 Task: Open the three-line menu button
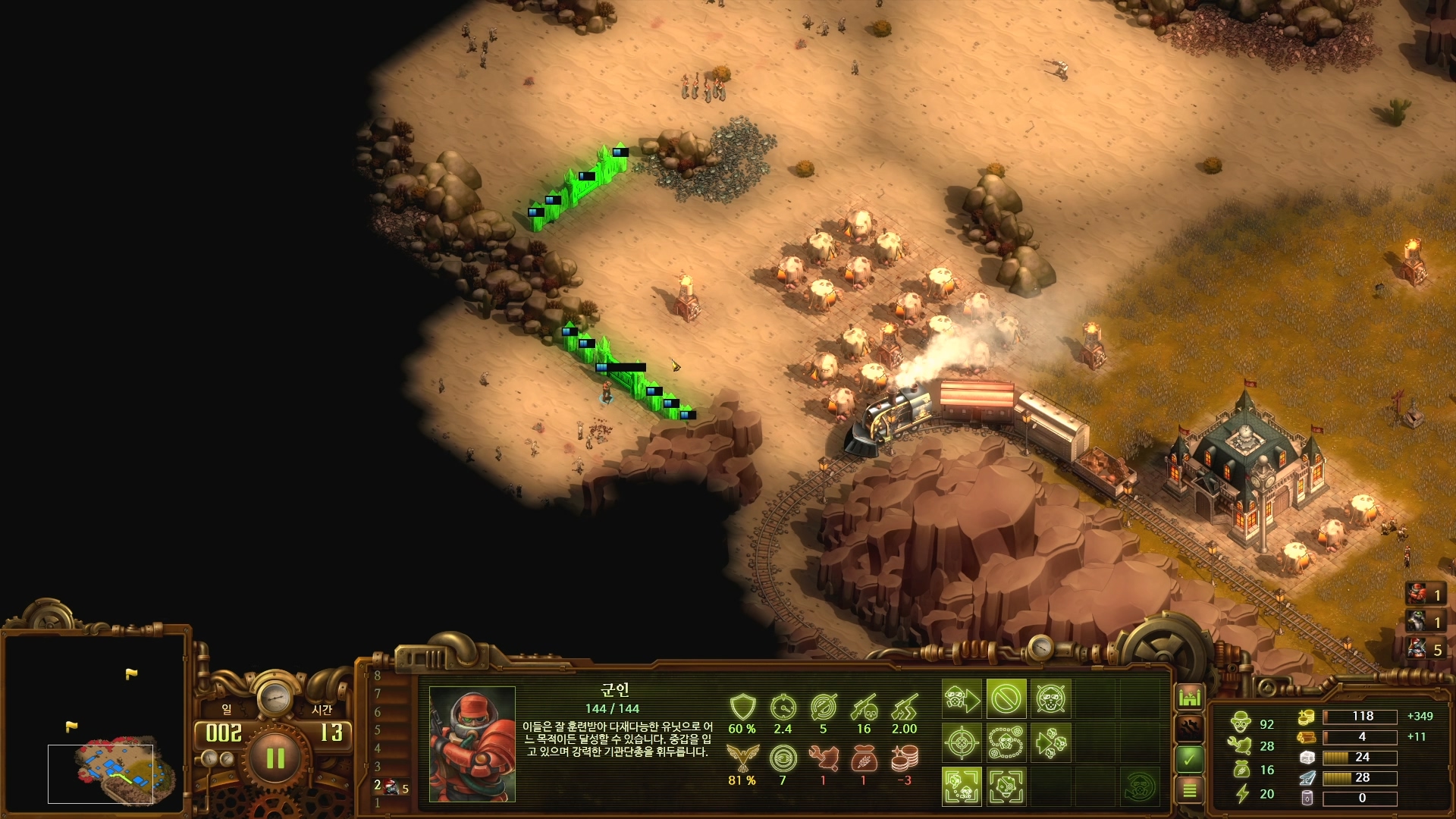(x=1189, y=790)
